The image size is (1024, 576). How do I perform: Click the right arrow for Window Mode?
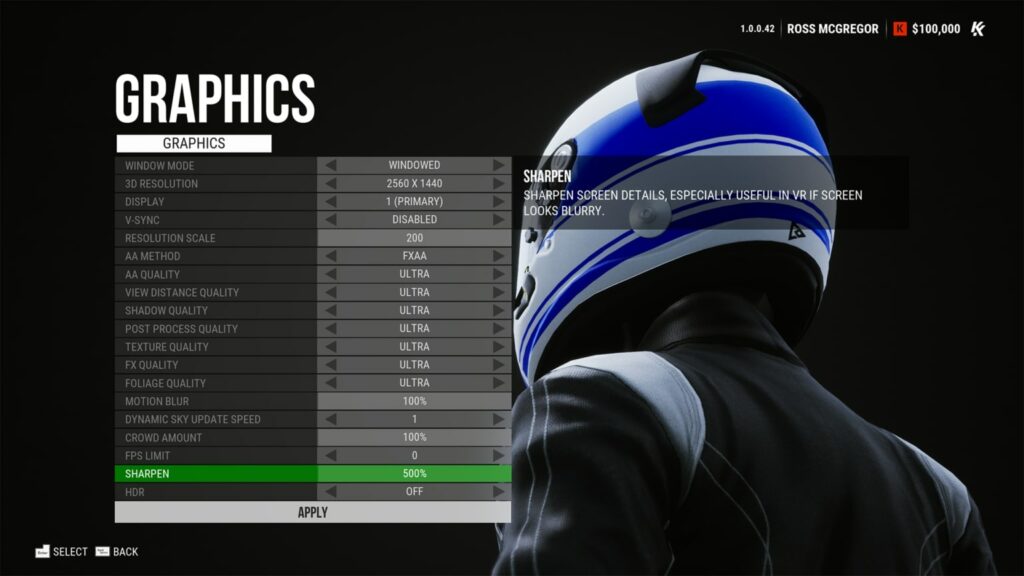(x=498, y=166)
